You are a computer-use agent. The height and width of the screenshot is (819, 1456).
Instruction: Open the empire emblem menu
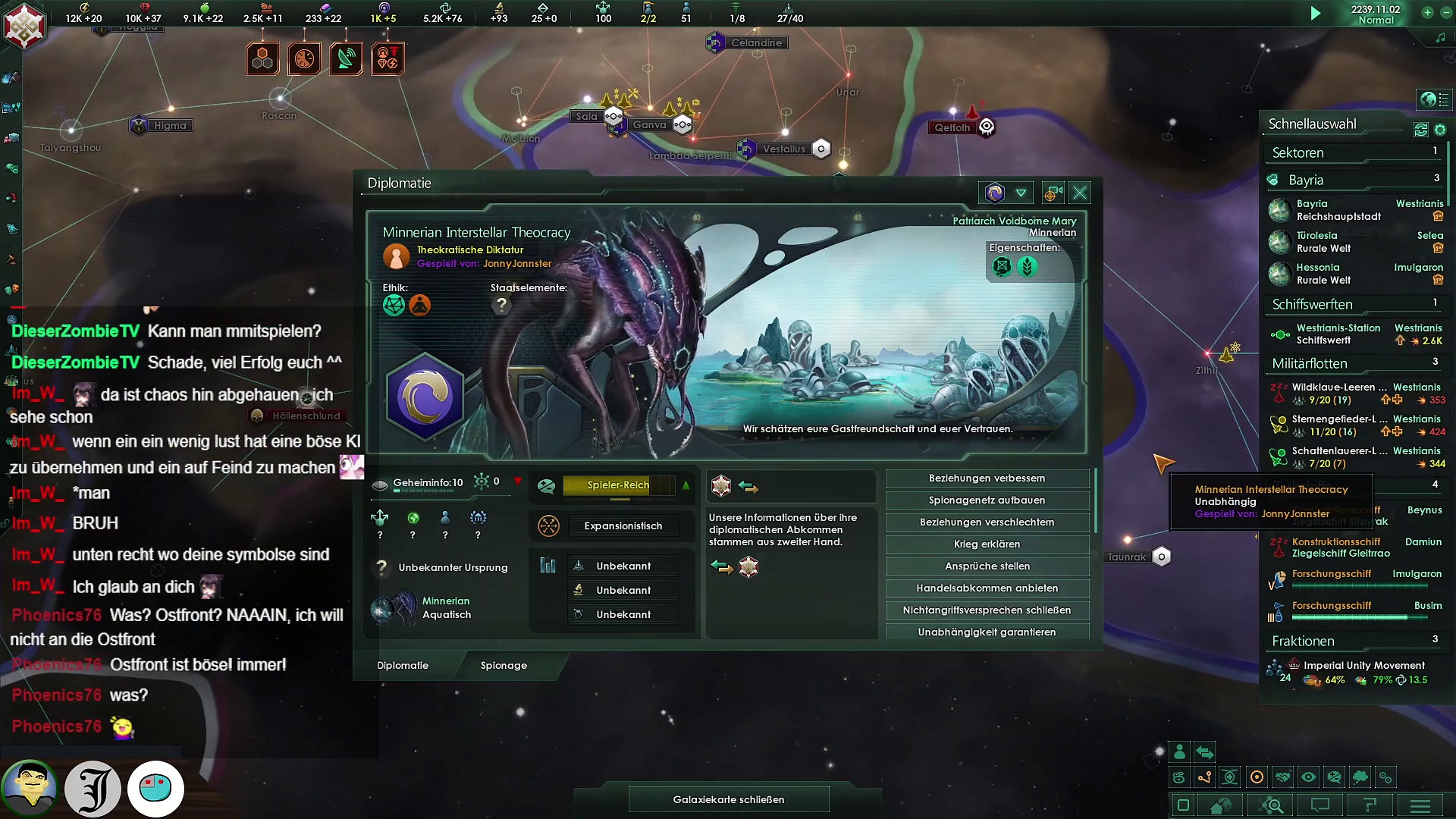24,27
